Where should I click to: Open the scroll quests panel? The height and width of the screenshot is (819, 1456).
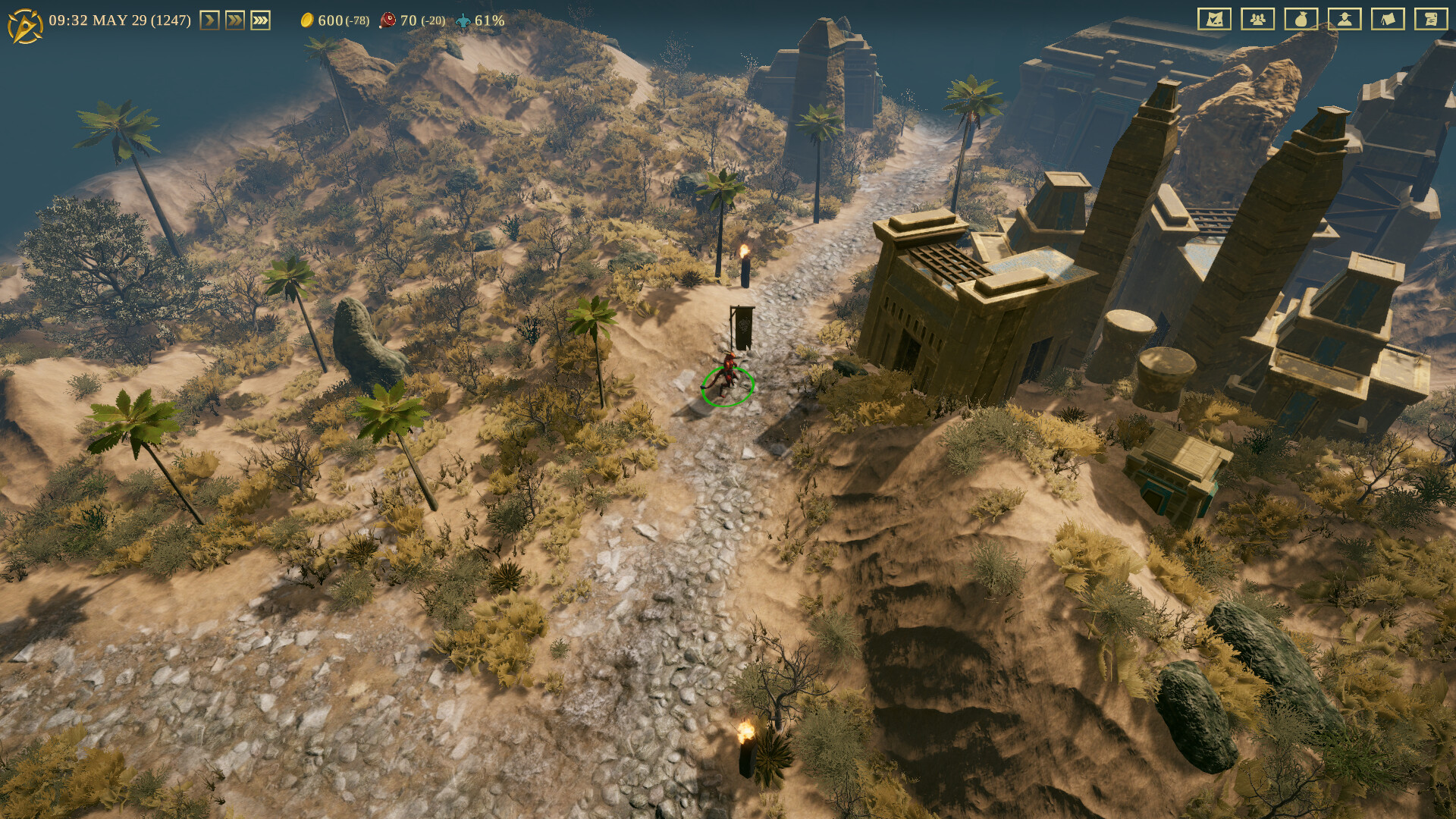[x=1431, y=20]
